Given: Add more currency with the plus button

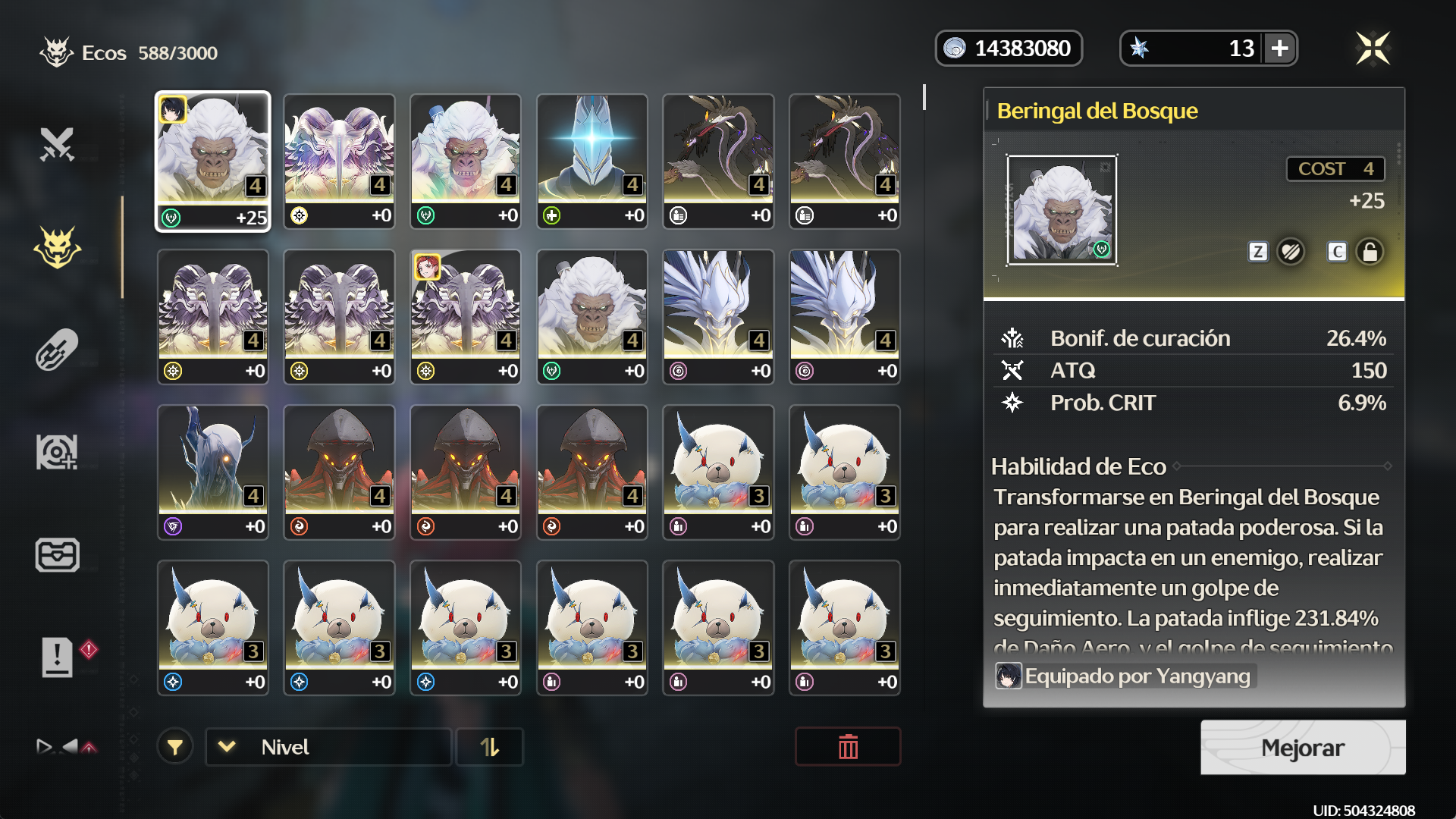Looking at the screenshot, I should coord(1280,49).
